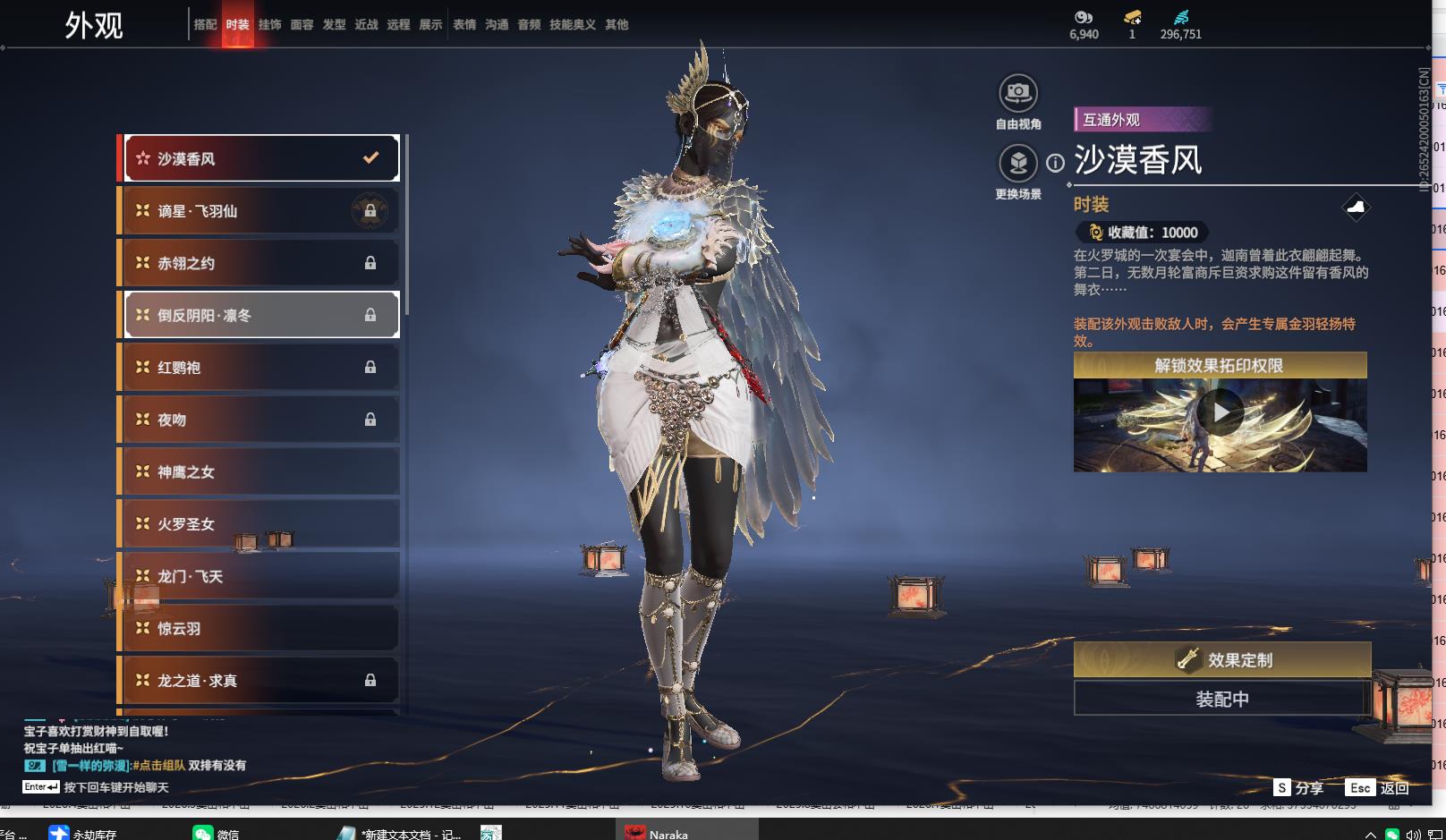Open the 挂饰 accessories tab
This screenshot has height=840, width=1446.
point(269,25)
